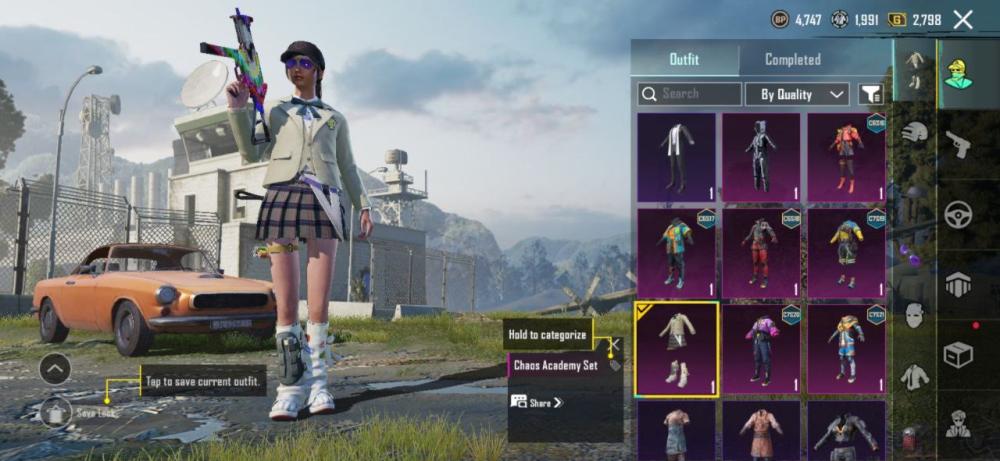The height and width of the screenshot is (461, 1000).
Task: Close the Chaos Academy Set tooltip
Action: pyautogui.click(x=615, y=344)
